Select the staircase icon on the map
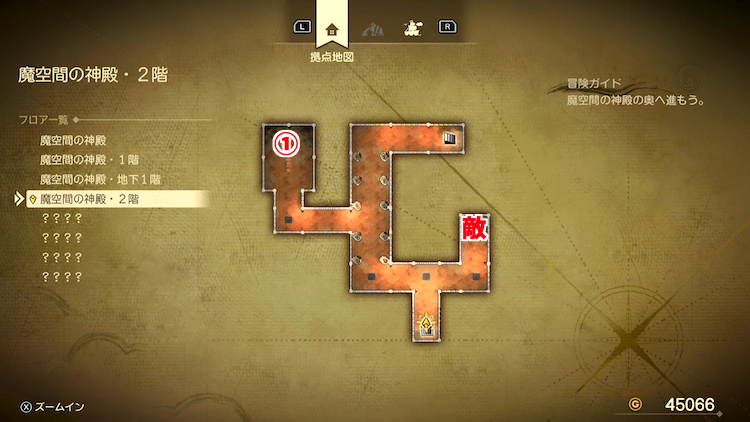750x422 pixels. point(450,139)
